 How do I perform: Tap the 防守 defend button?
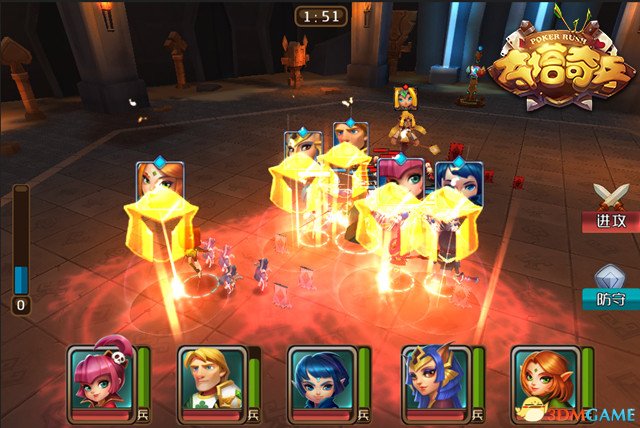pyautogui.click(x=610, y=284)
